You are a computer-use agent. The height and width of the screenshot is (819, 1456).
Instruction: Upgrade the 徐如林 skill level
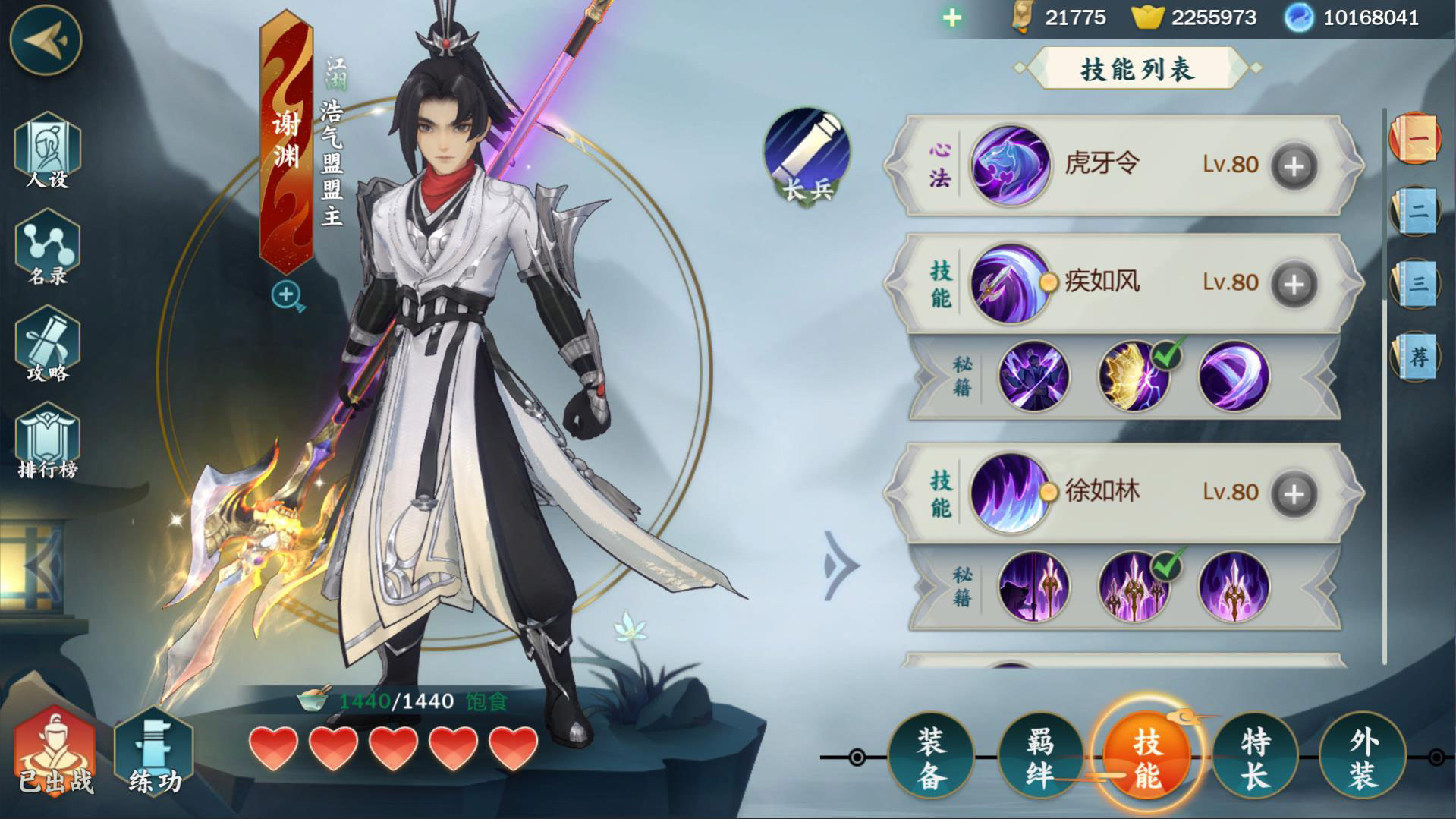coord(1294,494)
